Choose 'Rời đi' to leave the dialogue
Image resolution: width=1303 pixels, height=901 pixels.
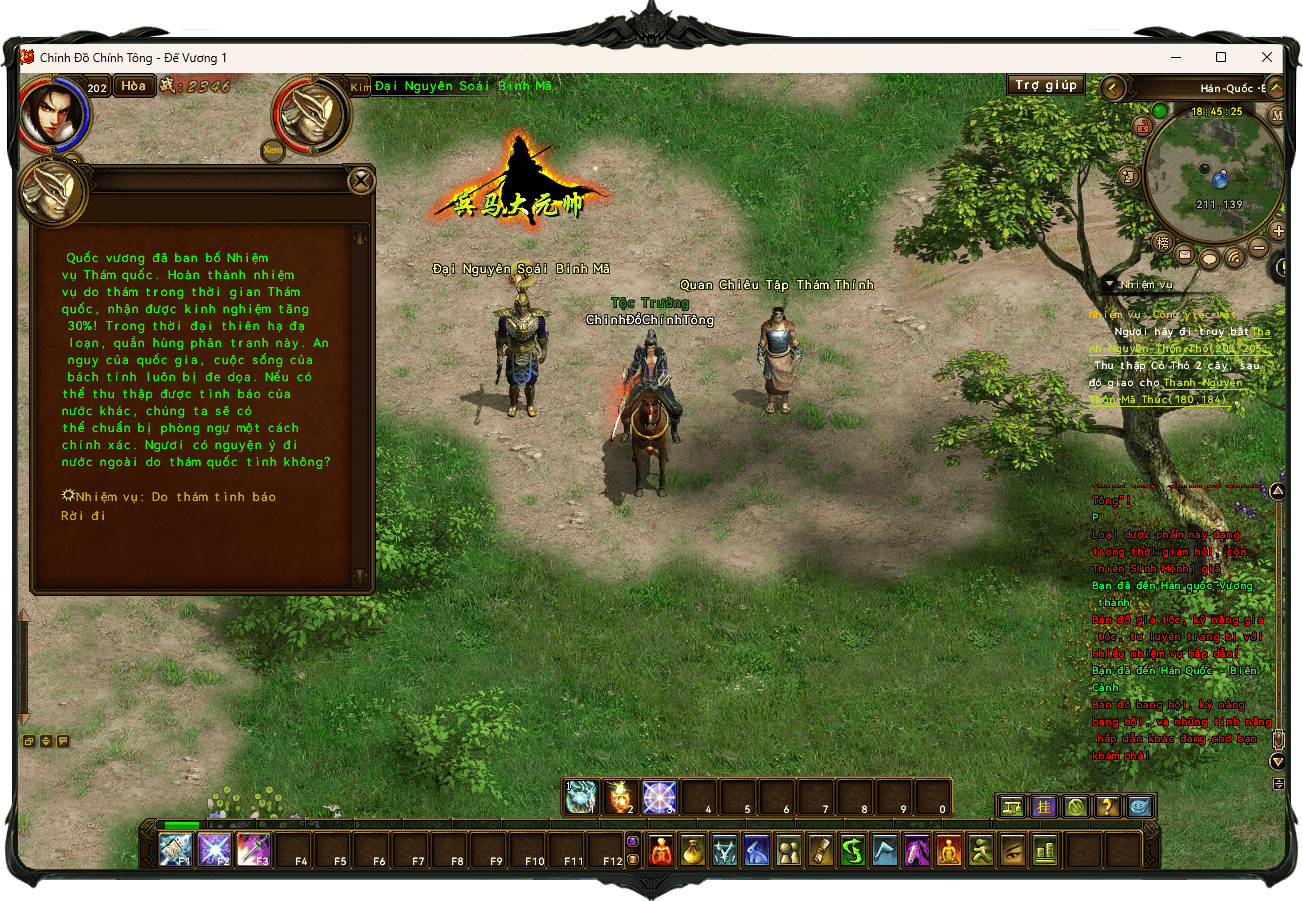[x=84, y=516]
